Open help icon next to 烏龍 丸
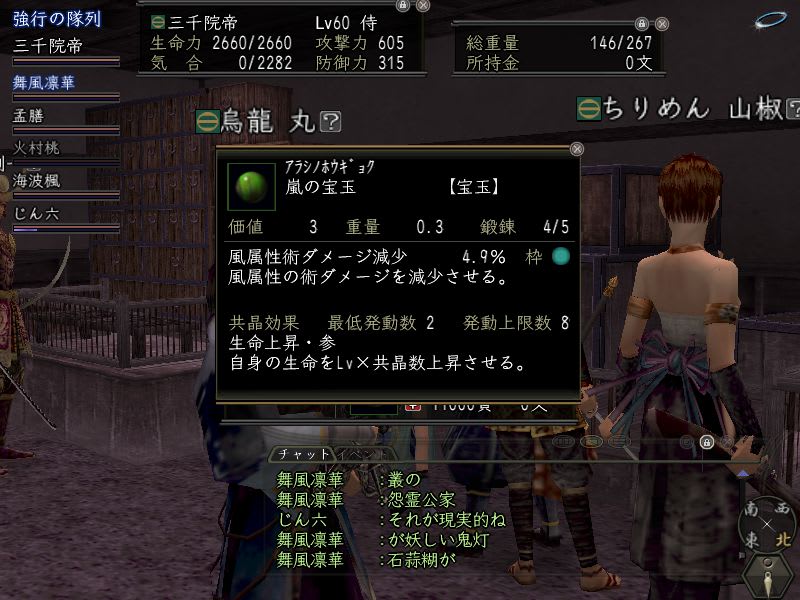 (x=332, y=122)
